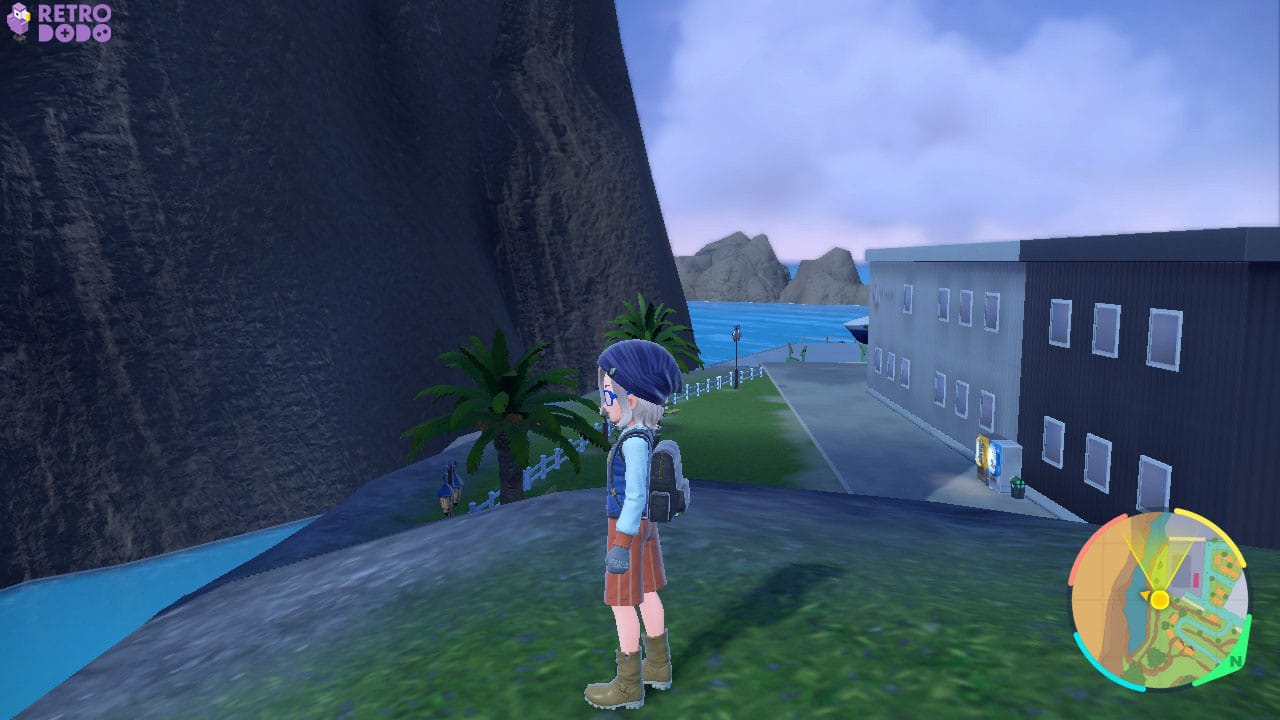Click the D-pad styled O in the DODO logo
The width and height of the screenshot is (1280, 720).
[64, 33]
